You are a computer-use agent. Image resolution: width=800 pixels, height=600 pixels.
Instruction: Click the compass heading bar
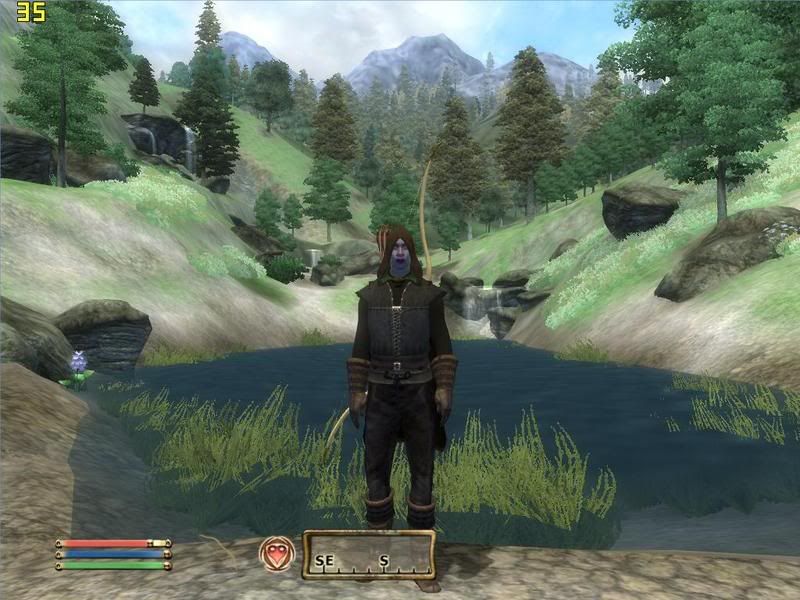(x=368, y=556)
